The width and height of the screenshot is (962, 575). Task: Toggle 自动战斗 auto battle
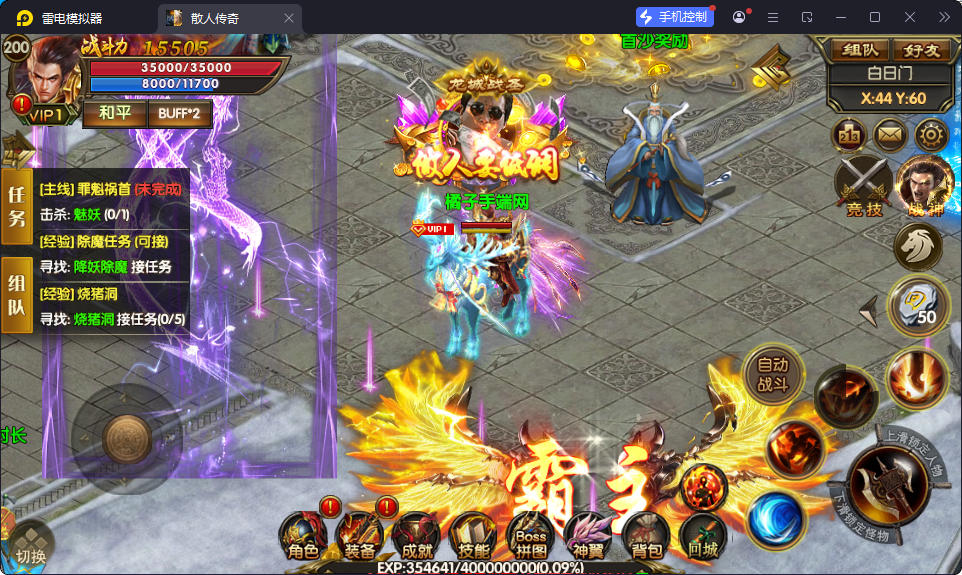[x=773, y=375]
